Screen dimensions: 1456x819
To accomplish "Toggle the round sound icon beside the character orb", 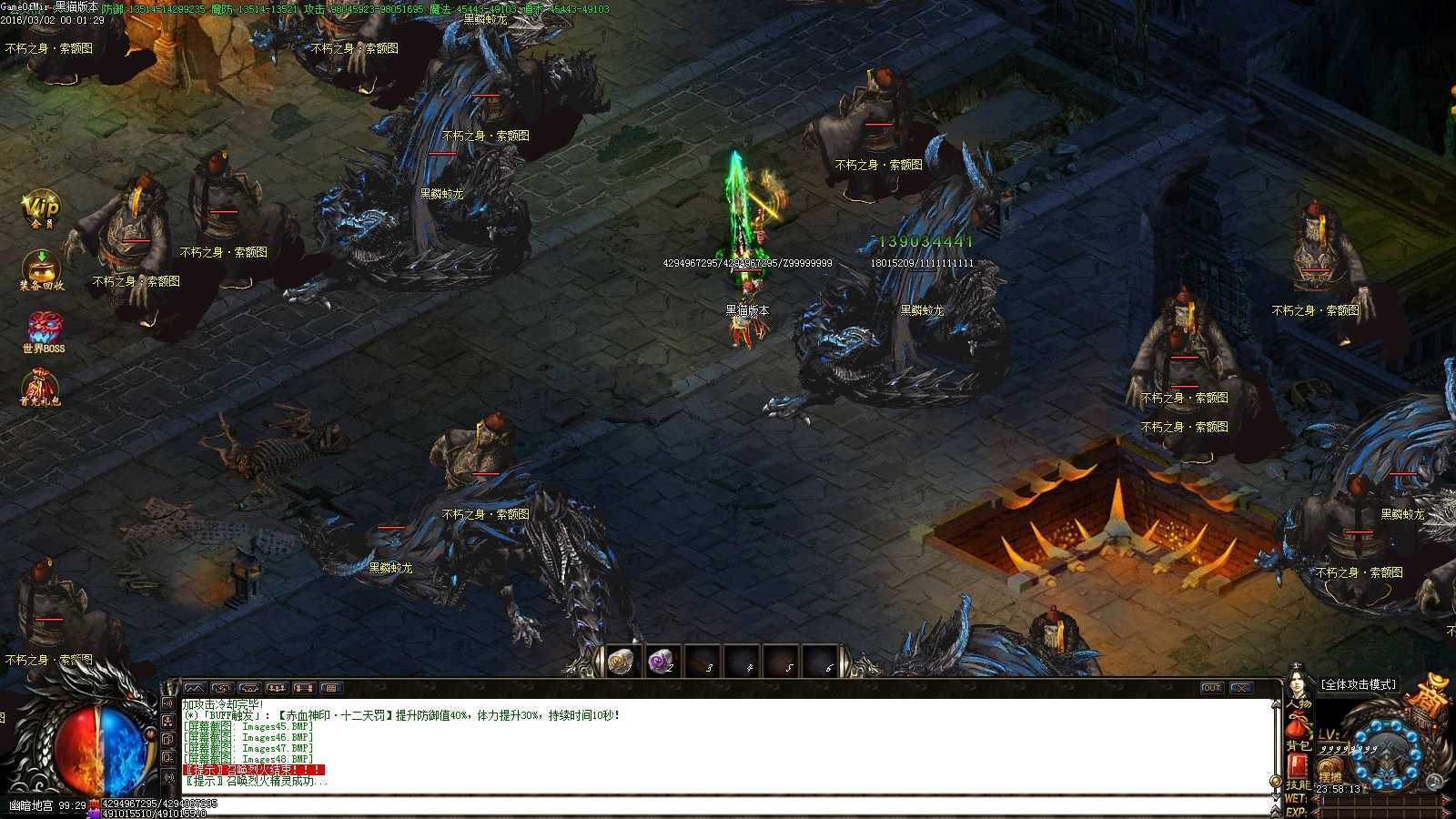I will [1433, 783].
